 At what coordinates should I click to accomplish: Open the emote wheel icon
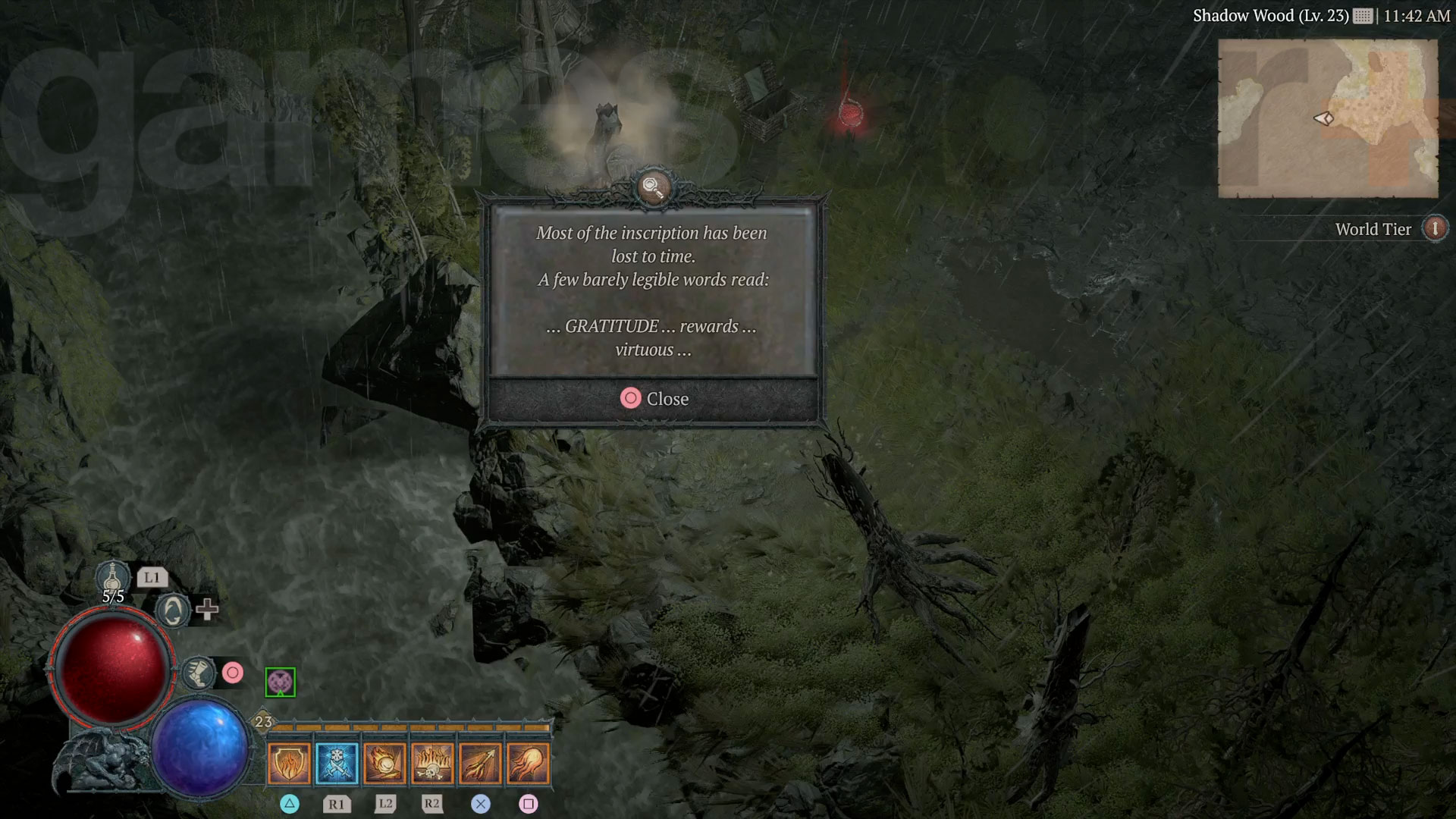(173, 610)
